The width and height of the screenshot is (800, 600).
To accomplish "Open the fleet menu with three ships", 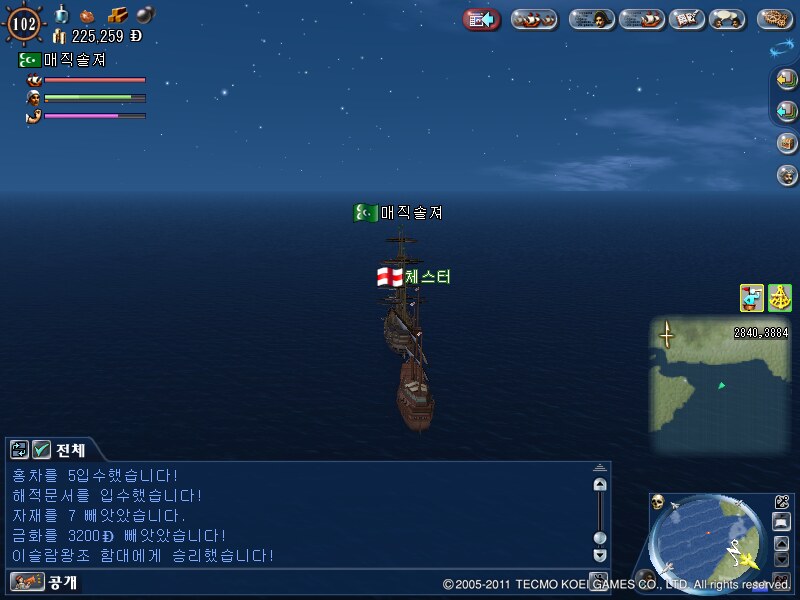I will point(534,18).
